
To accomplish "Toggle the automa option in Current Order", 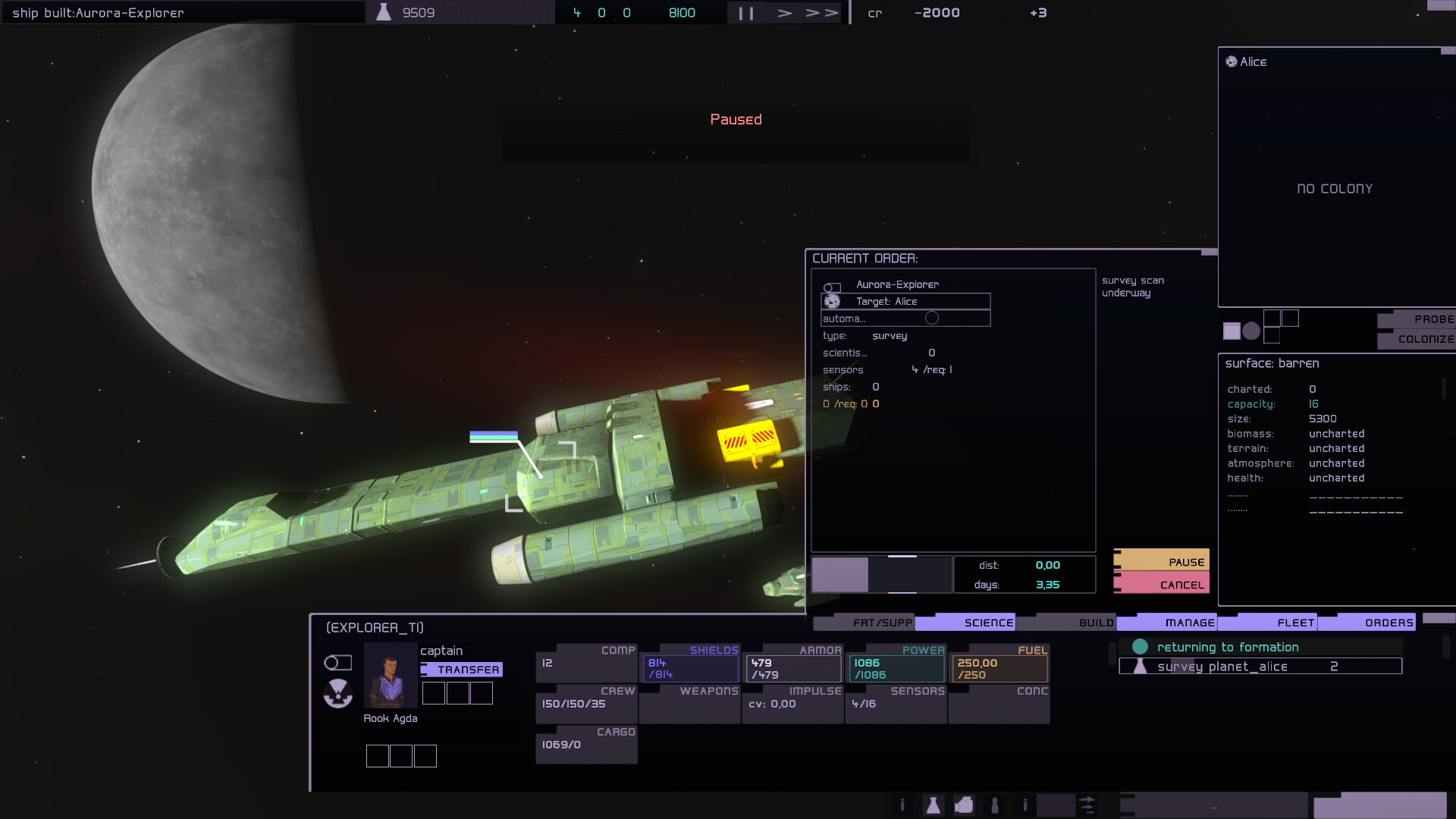I will pyautogui.click(x=932, y=318).
